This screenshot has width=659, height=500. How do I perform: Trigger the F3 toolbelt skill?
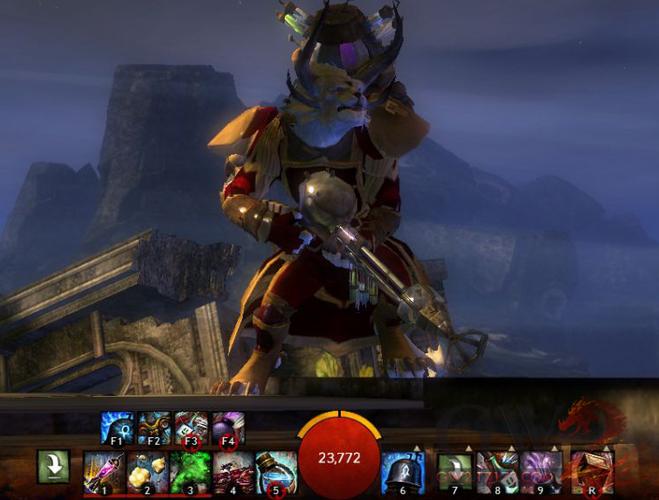point(191,428)
